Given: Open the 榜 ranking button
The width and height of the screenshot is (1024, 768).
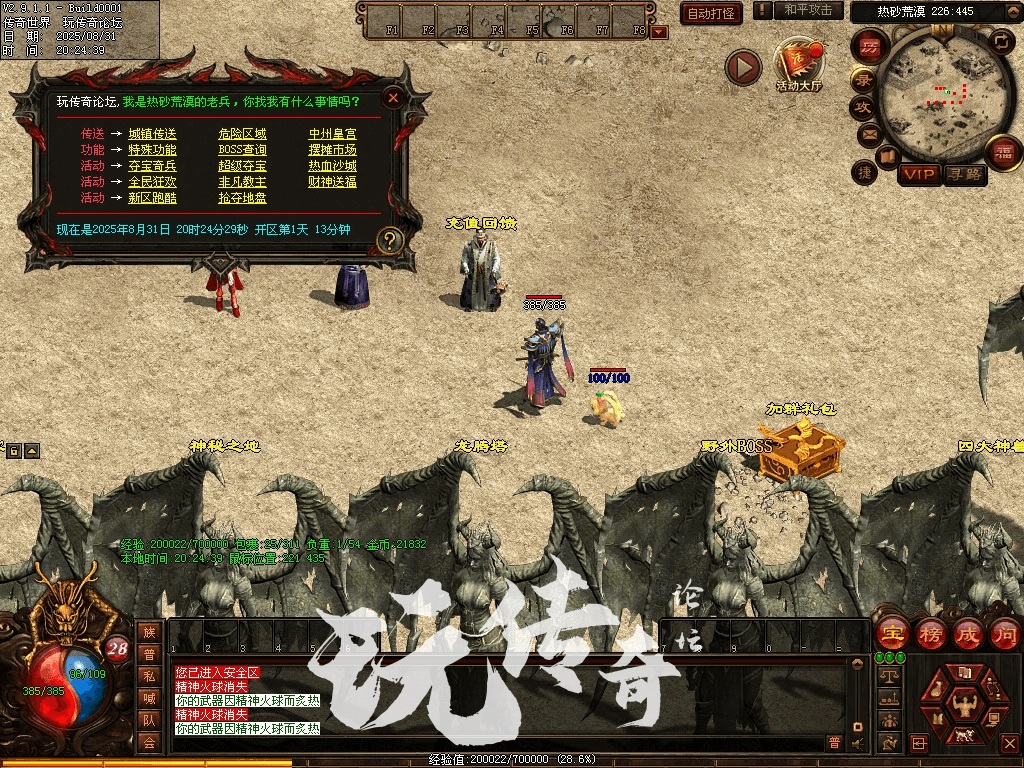Looking at the screenshot, I should 930,633.
